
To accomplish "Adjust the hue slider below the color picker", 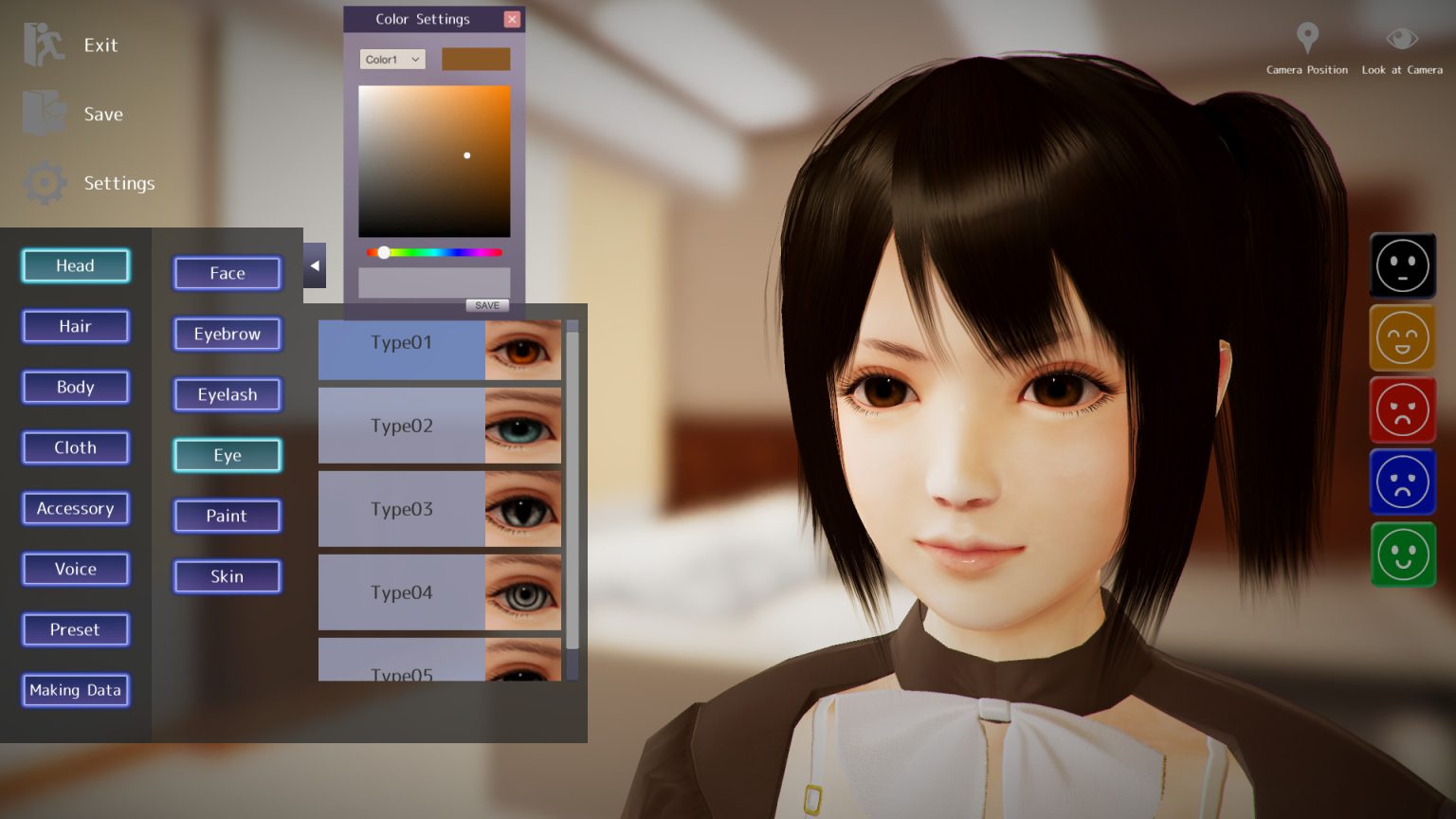I will 384,252.
